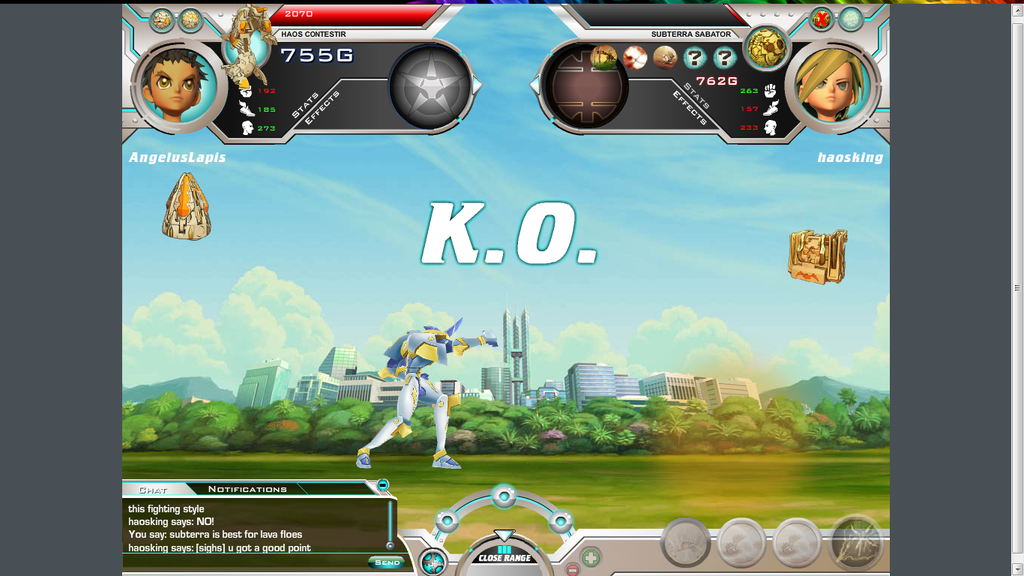Minimize the chat panel
The width and height of the screenshot is (1024, 576).
pos(383,486)
